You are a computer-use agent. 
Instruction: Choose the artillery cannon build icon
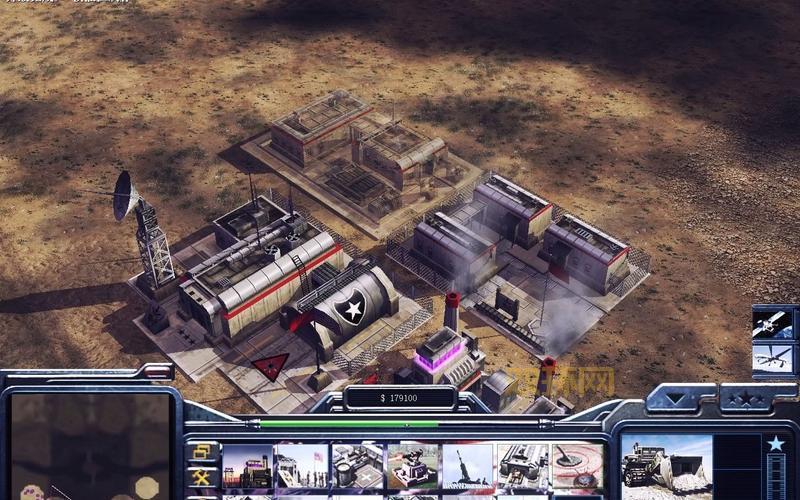(x=467, y=467)
